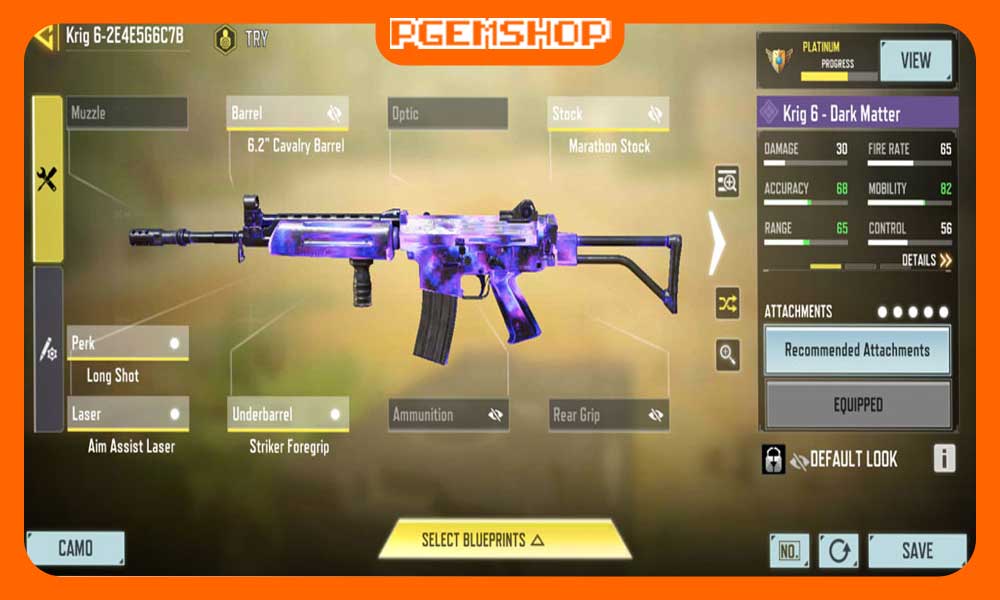The height and width of the screenshot is (600, 1000).
Task: Choose the empty Optic attachment slot
Action: click(x=447, y=114)
